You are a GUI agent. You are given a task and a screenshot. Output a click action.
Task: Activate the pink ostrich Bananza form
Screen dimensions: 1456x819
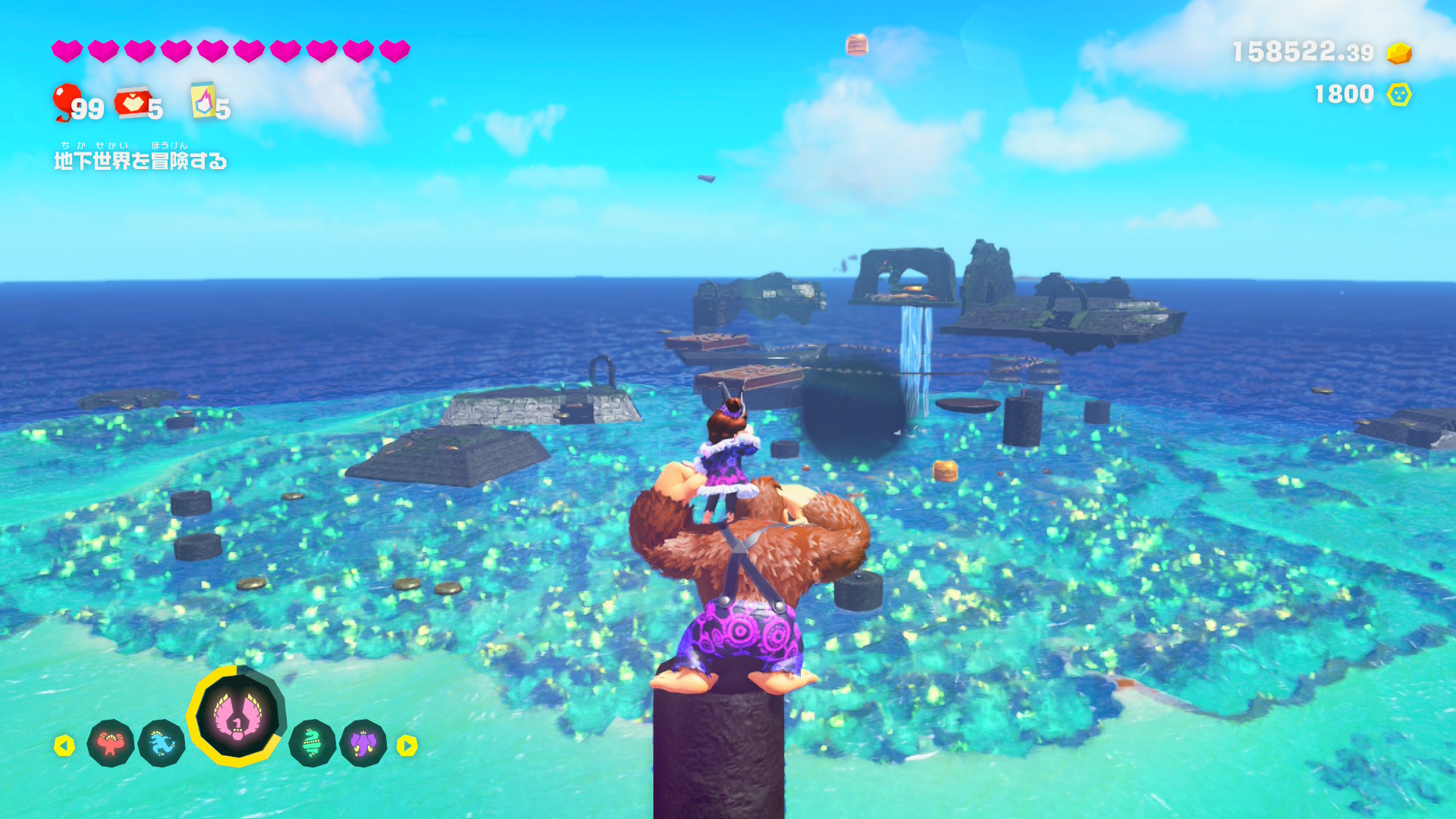(237, 715)
